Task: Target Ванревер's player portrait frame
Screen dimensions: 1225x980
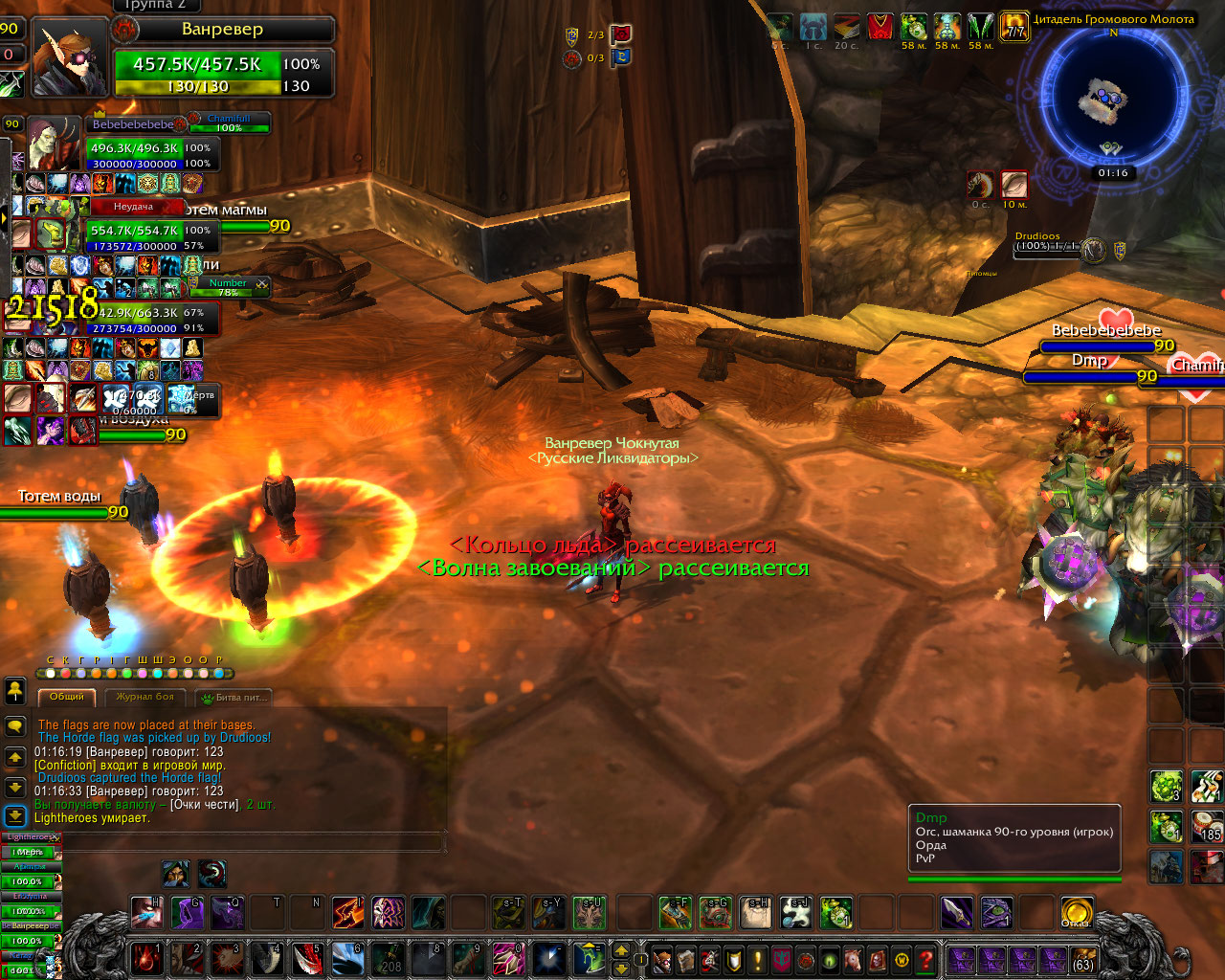Action: pyautogui.click(x=70, y=57)
